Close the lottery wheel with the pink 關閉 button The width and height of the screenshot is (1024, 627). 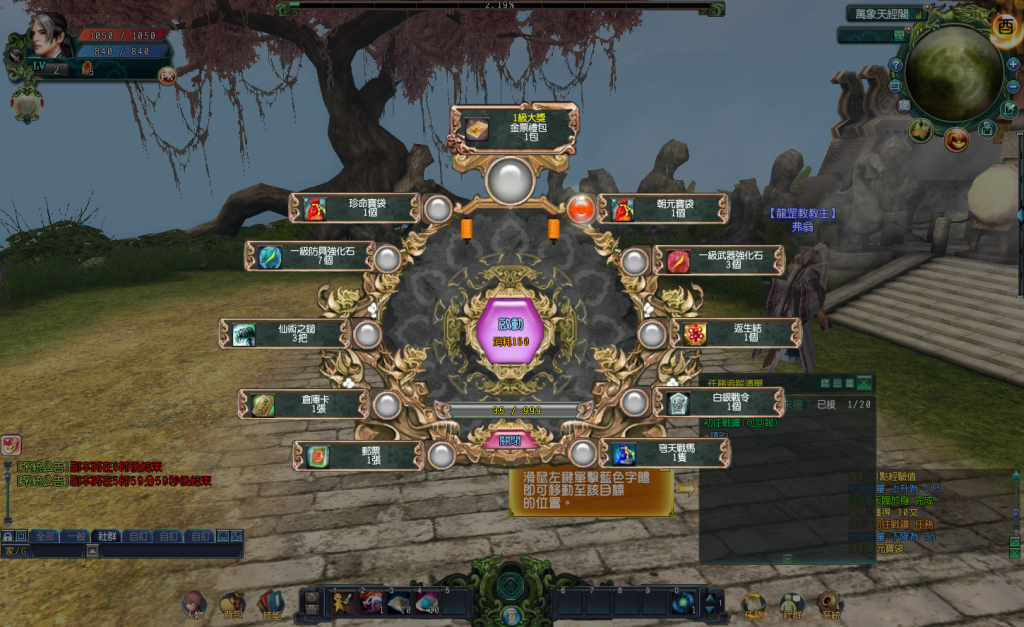(510, 440)
